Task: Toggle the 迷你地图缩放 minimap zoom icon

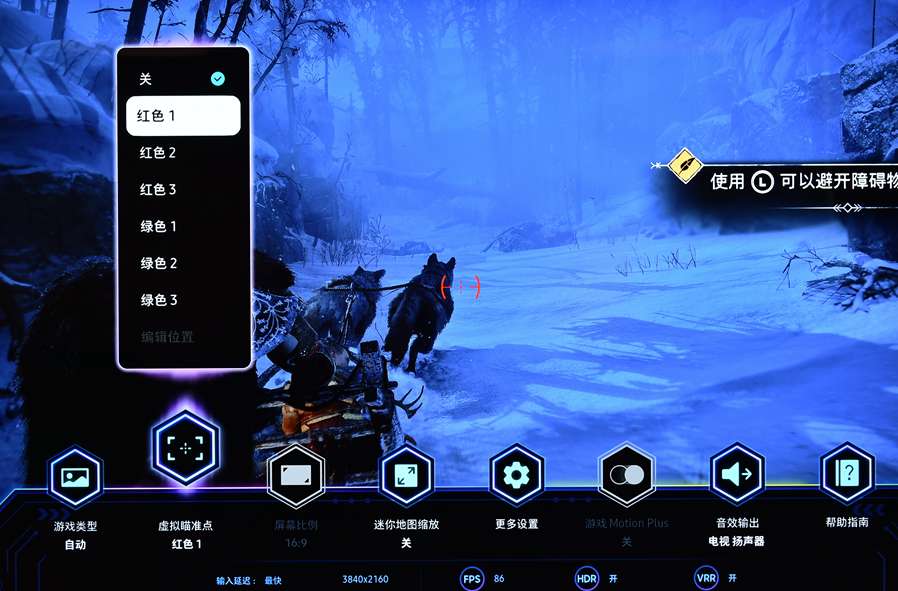Action: [x=406, y=475]
